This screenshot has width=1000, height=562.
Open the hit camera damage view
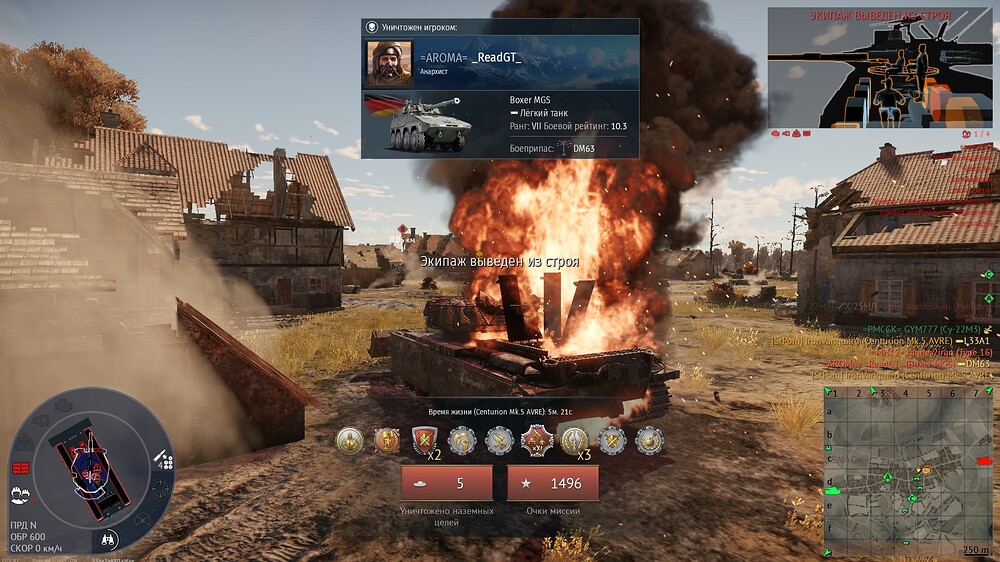point(879,66)
